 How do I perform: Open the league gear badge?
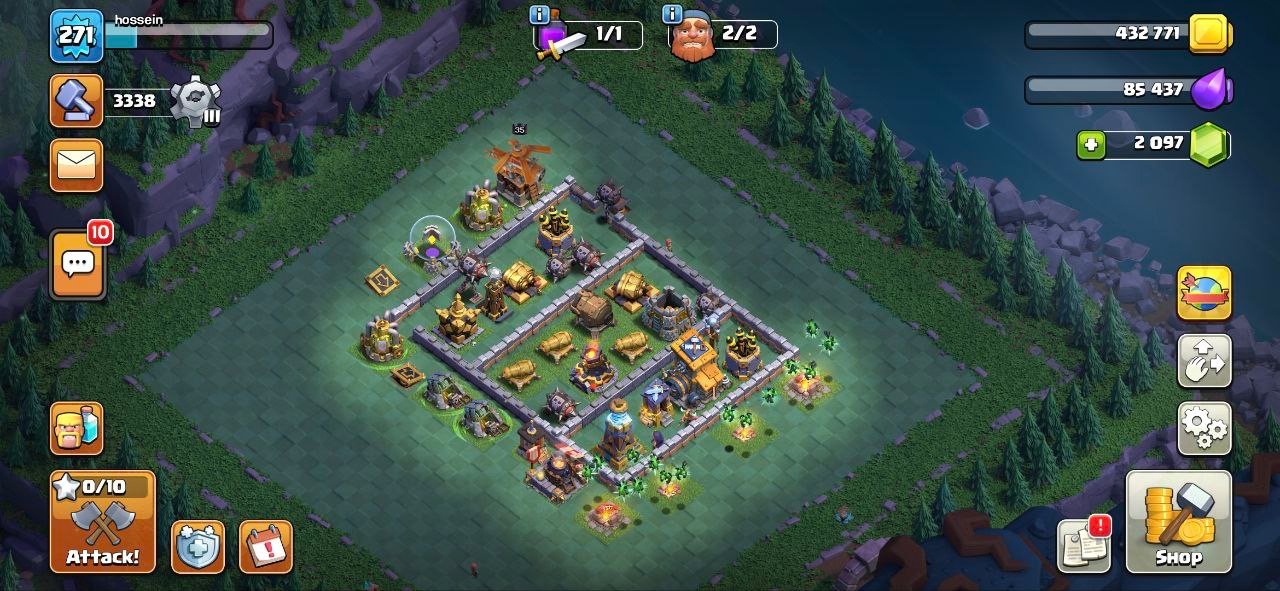pyautogui.click(x=194, y=101)
